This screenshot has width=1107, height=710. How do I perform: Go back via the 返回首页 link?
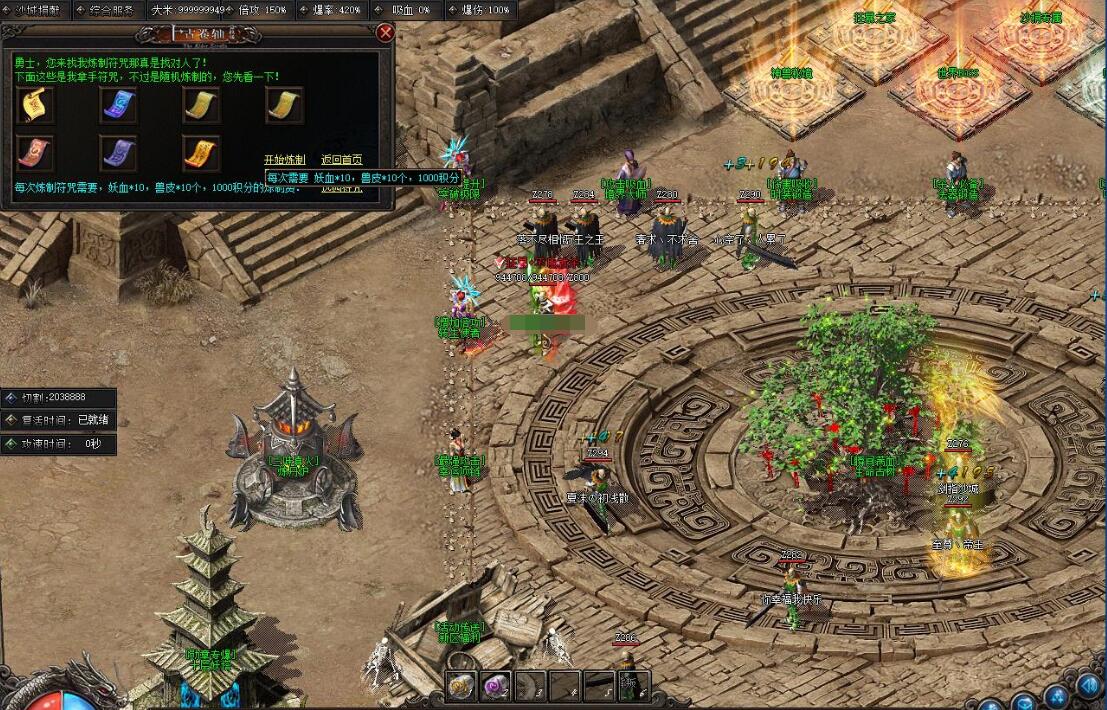pyautogui.click(x=341, y=160)
